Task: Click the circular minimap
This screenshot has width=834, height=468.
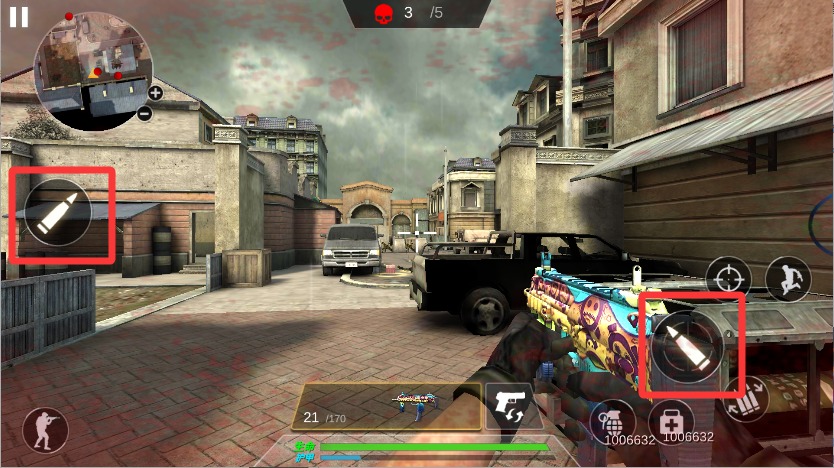Action: (92, 72)
